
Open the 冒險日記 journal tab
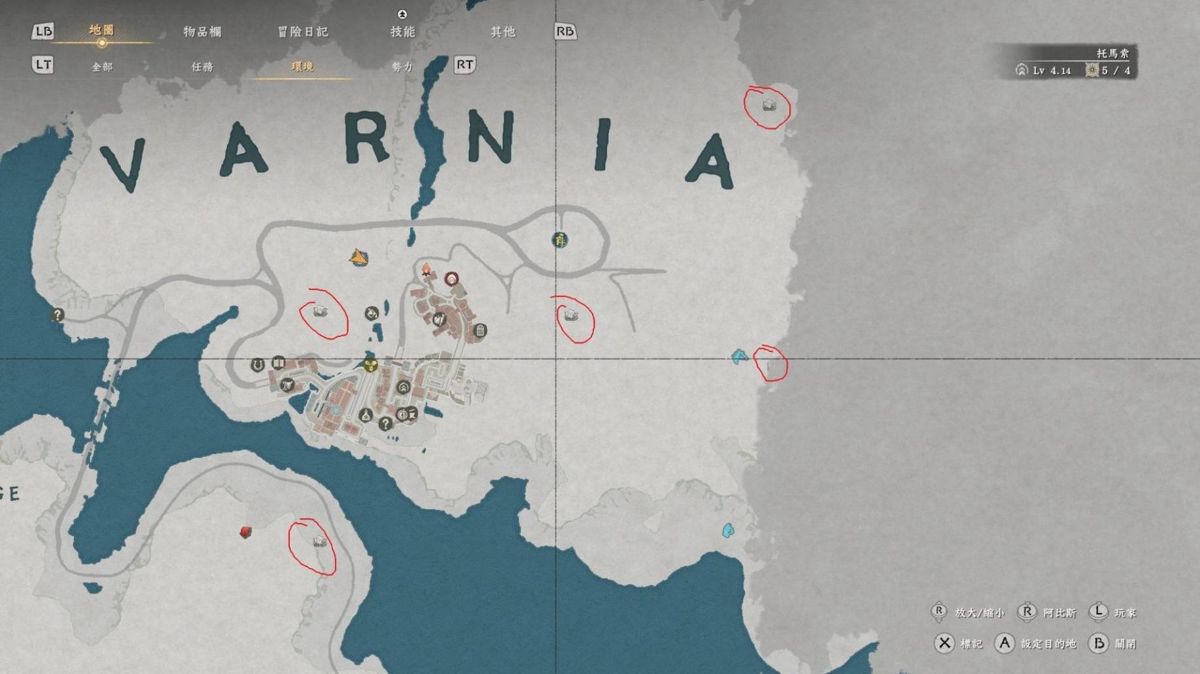point(302,32)
